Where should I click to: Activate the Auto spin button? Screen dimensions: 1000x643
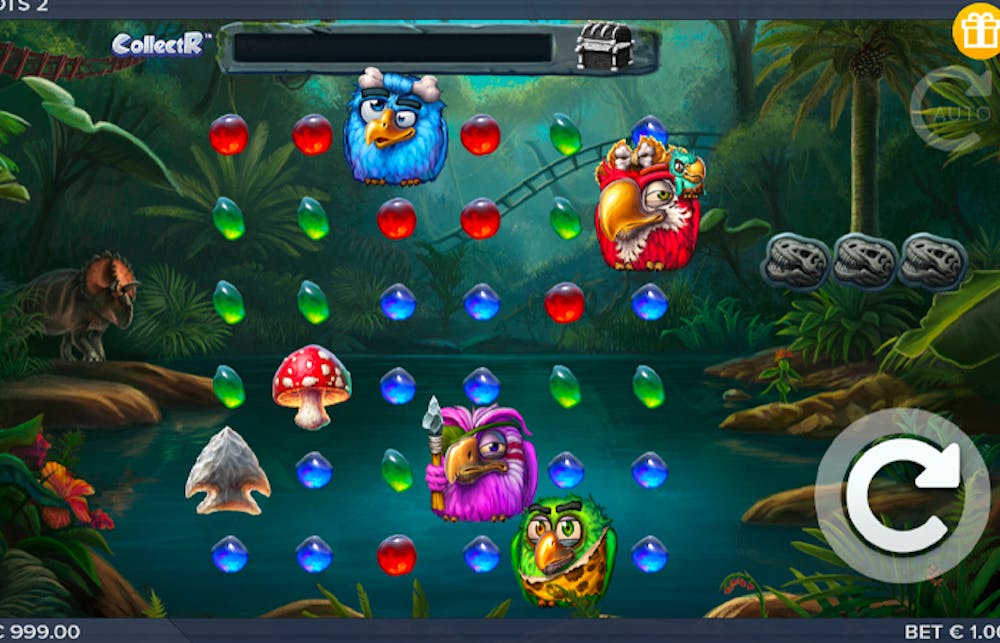coord(949,107)
